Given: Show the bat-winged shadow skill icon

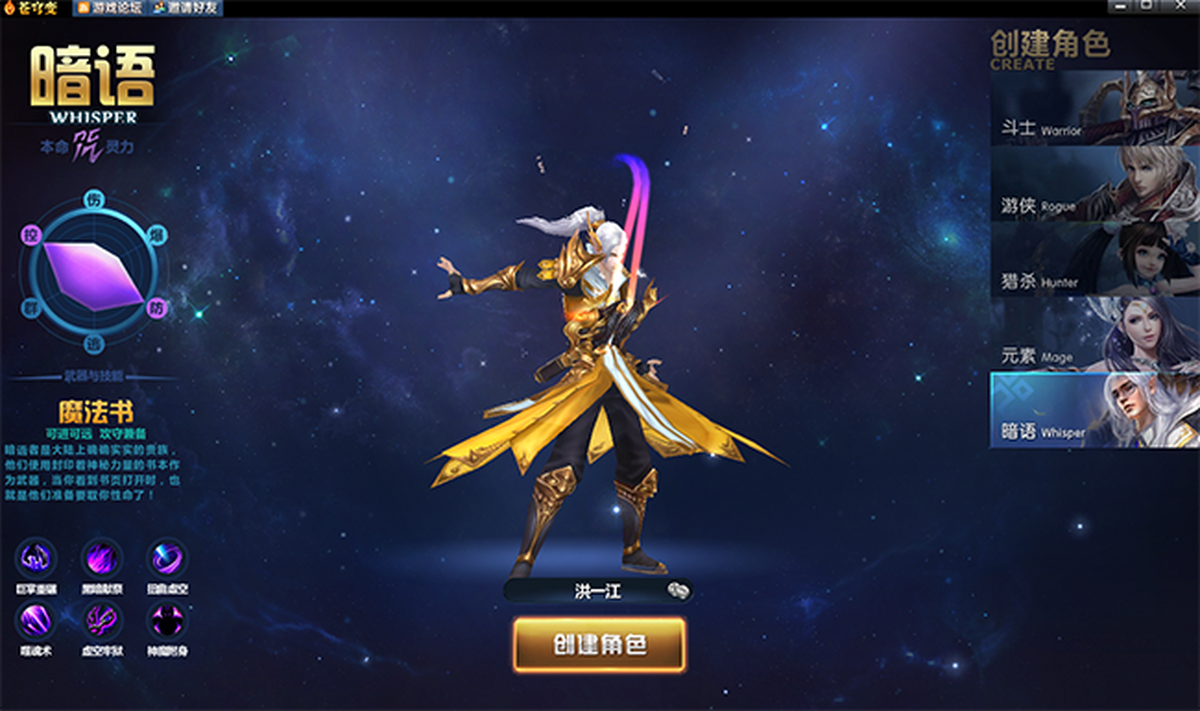Looking at the screenshot, I should pos(166,620).
